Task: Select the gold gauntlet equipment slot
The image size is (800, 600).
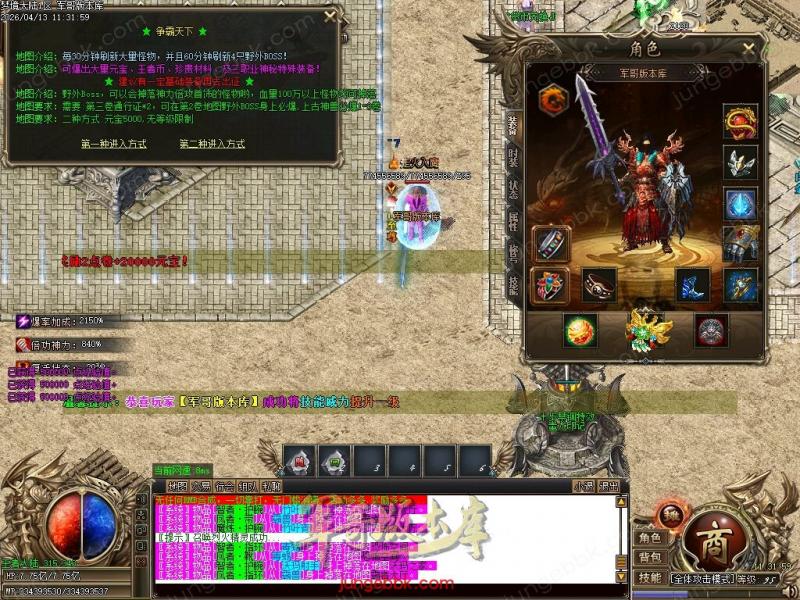Action: click(x=740, y=243)
